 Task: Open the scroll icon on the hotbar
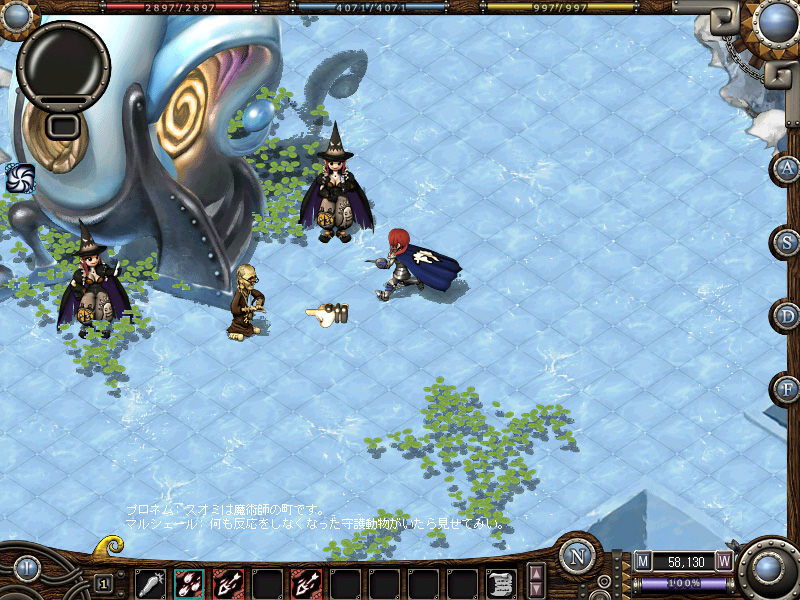point(501,583)
